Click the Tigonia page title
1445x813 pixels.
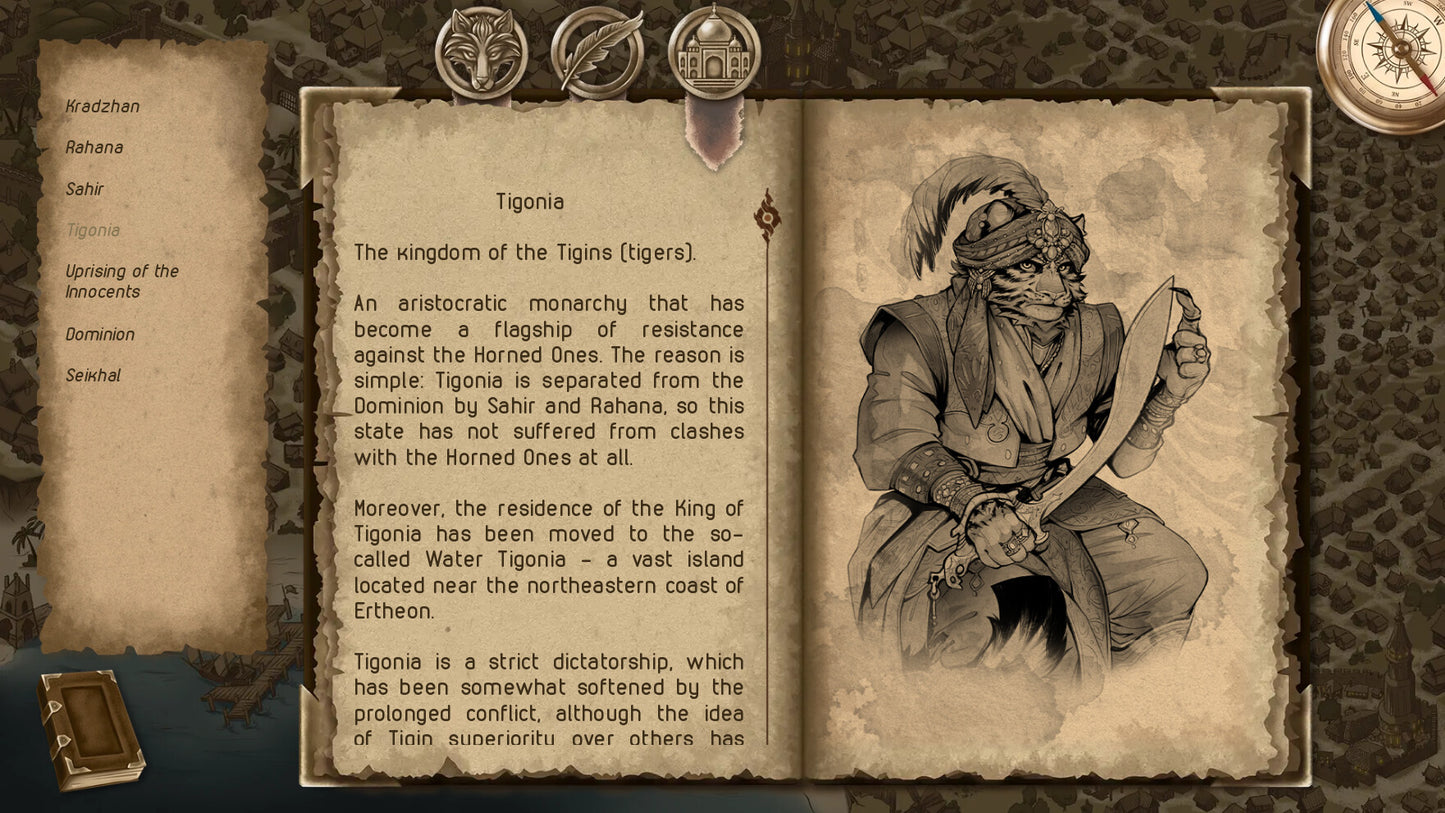(x=530, y=201)
